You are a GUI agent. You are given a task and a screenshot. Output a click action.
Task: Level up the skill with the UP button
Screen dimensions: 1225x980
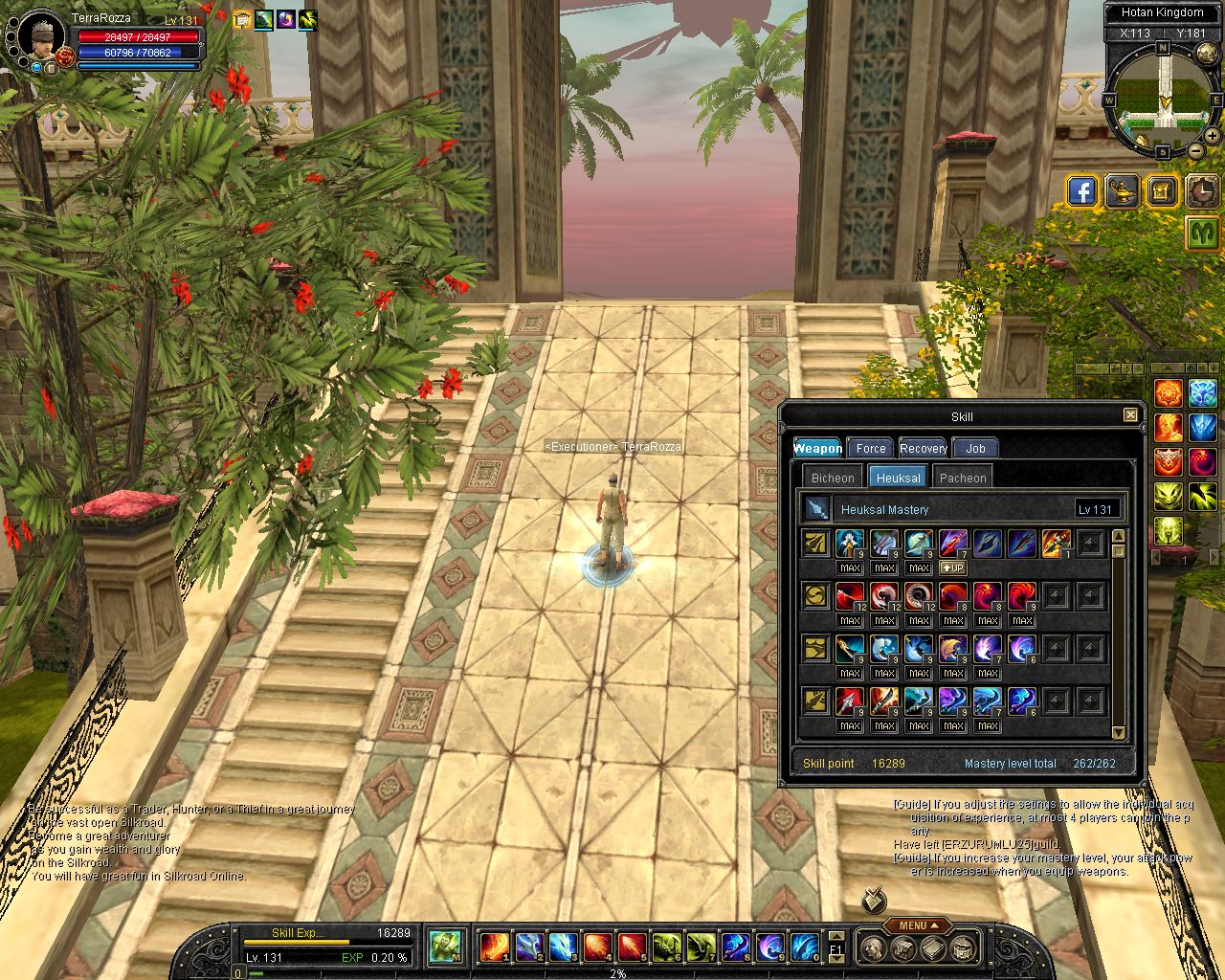pos(953,568)
